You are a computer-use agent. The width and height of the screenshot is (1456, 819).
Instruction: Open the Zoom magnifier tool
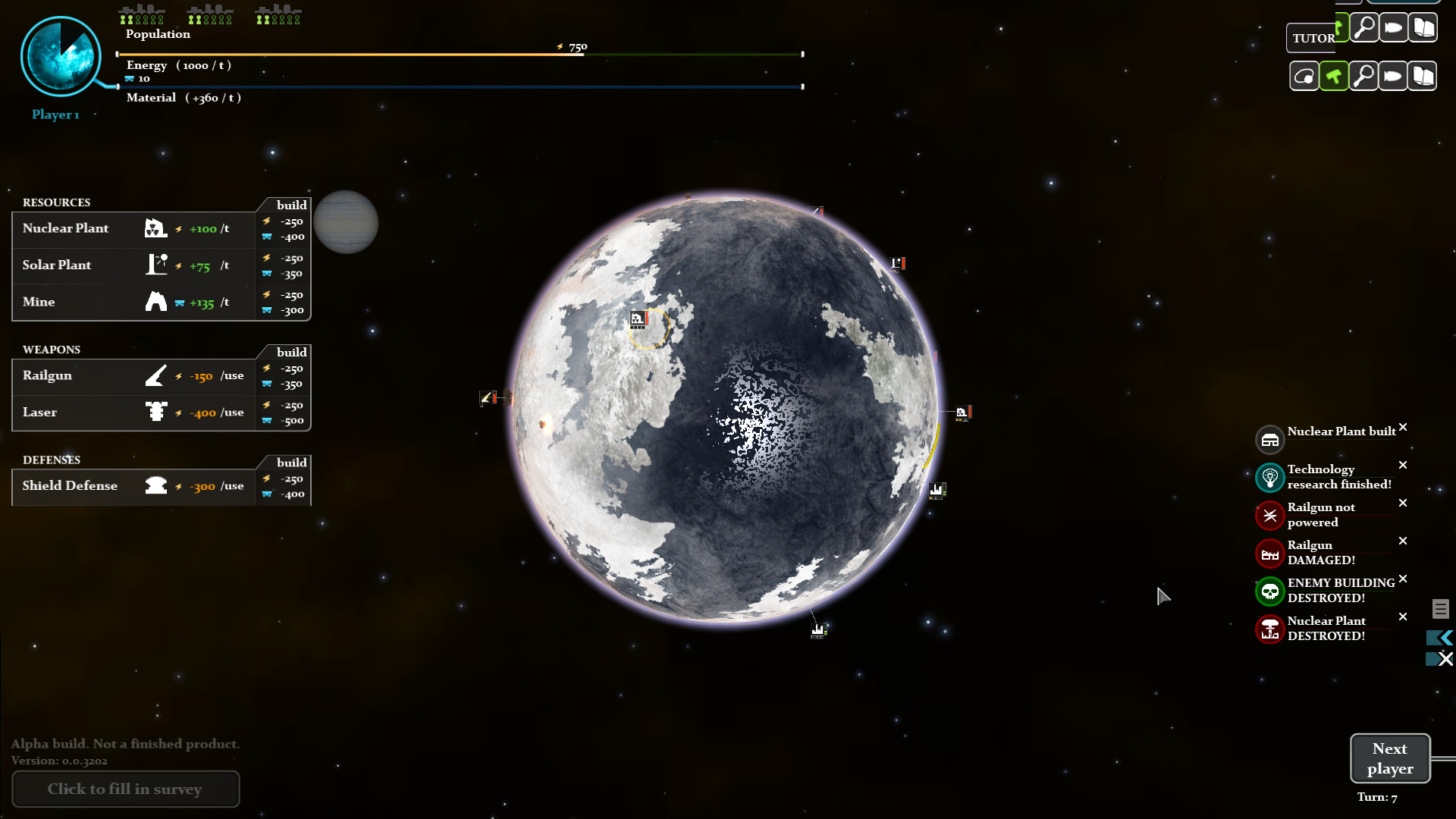pos(1364,75)
